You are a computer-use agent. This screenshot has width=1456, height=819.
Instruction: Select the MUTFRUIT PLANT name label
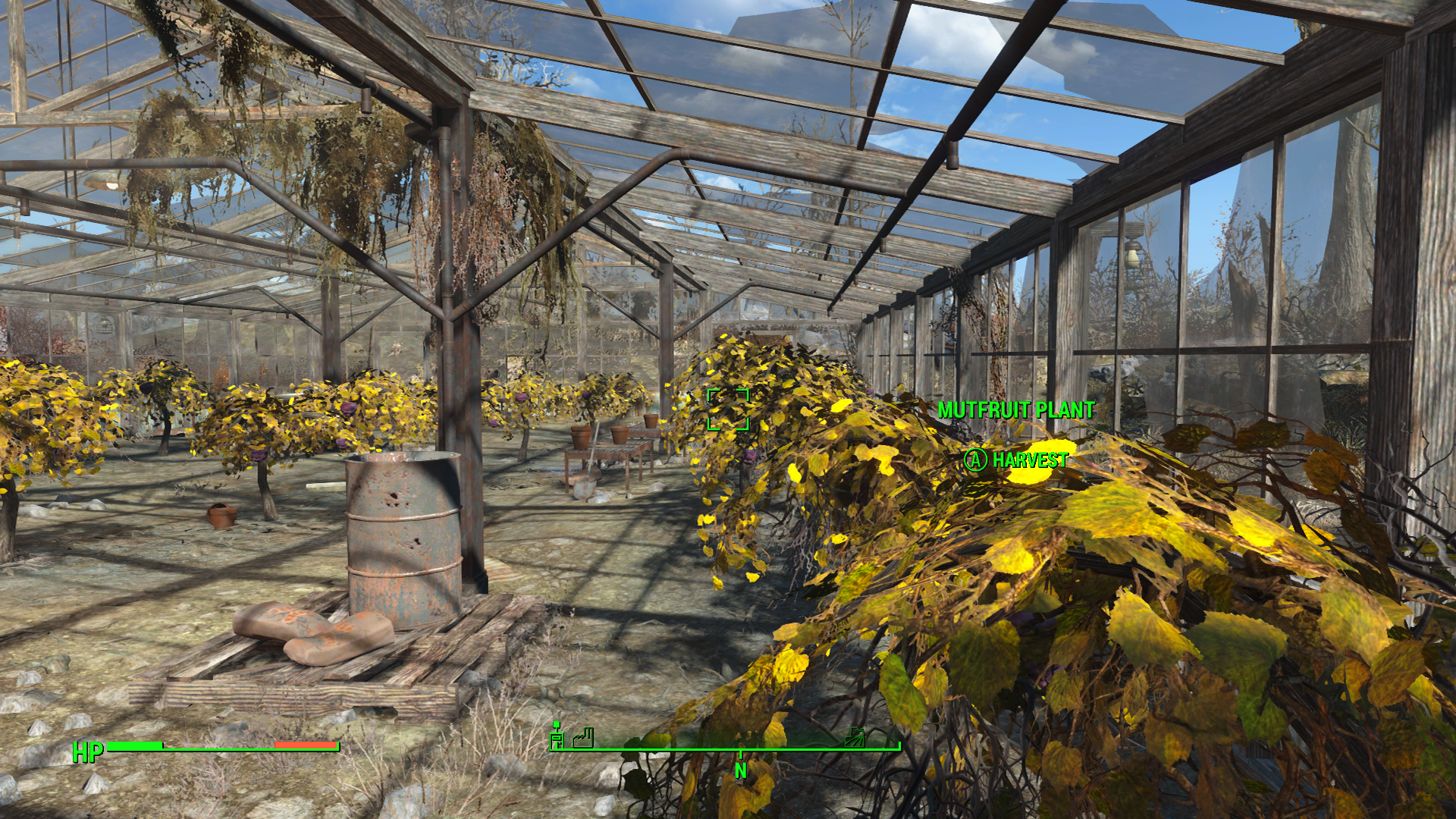coord(1016,409)
